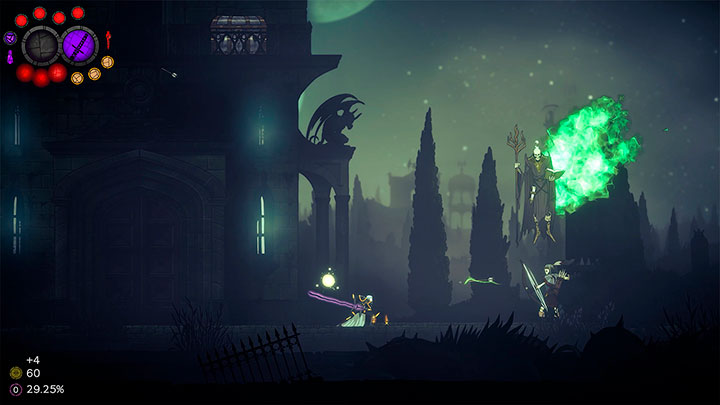Click the red upward arrow icon
The width and height of the screenshot is (720, 405).
click(108, 40)
